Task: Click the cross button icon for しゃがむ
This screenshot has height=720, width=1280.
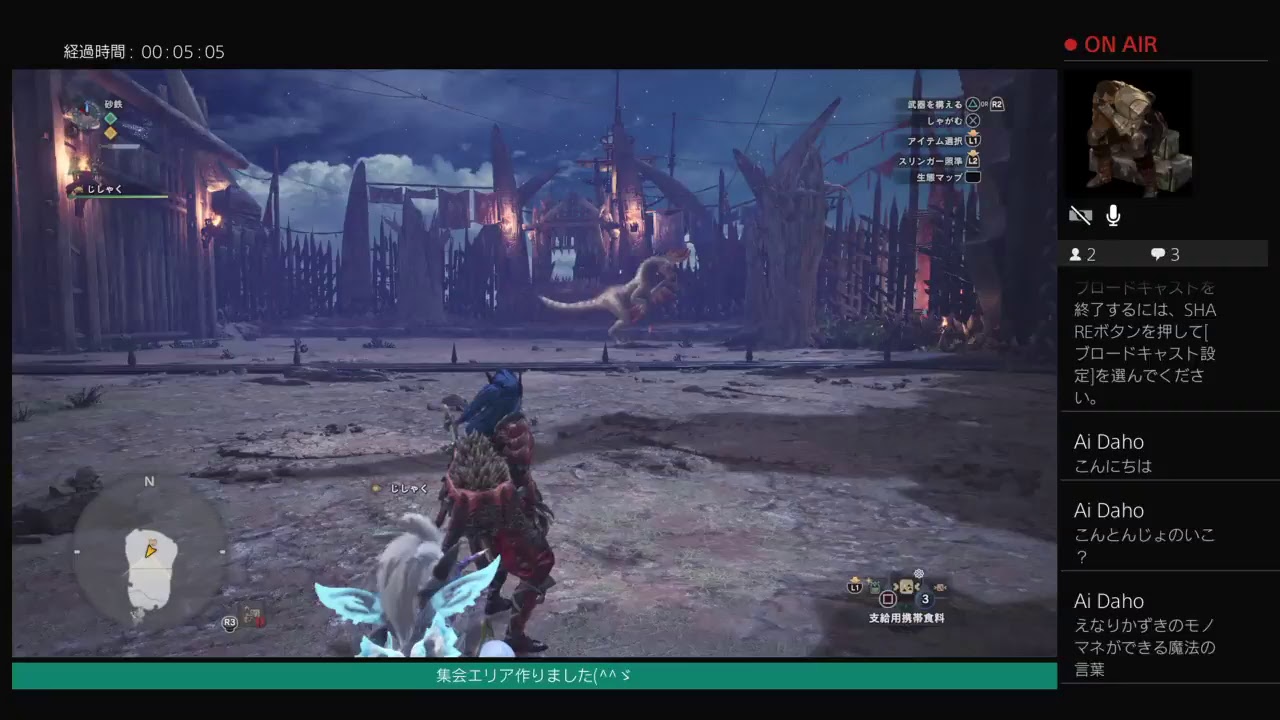Action: pos(973,120)
